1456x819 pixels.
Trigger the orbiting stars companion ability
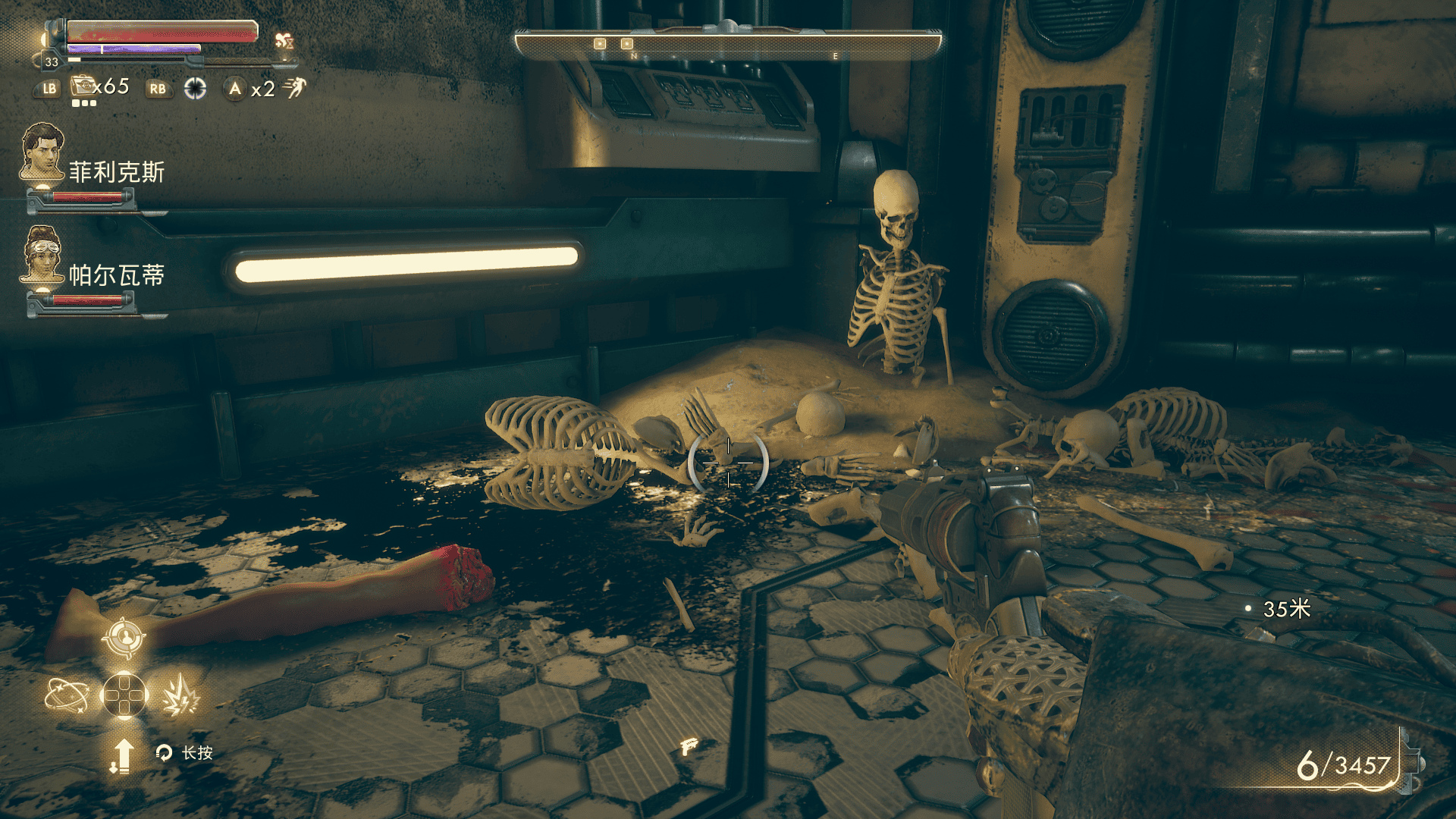pos(67,695)
